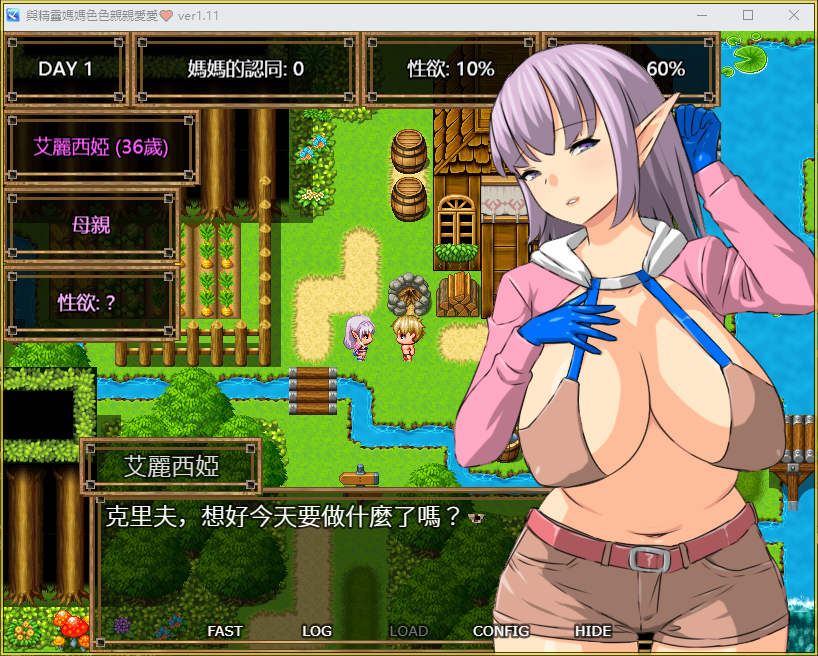Minimize the game window
Image resolution: width=818 pixels, height=656 pixels.
(x=701, y=15)
